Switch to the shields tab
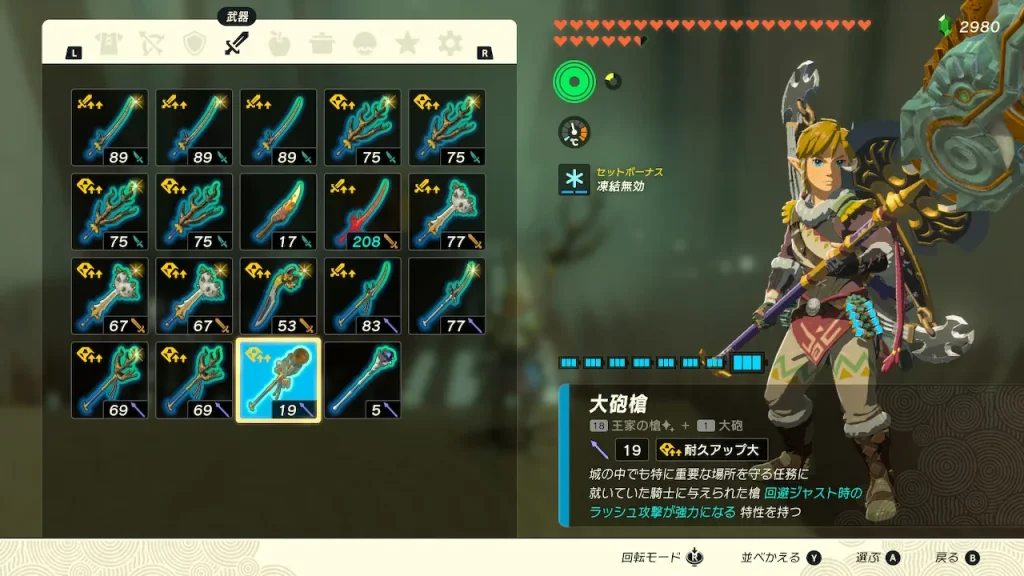Screen dimensions: 1024x576 click(x=194, y=44)
